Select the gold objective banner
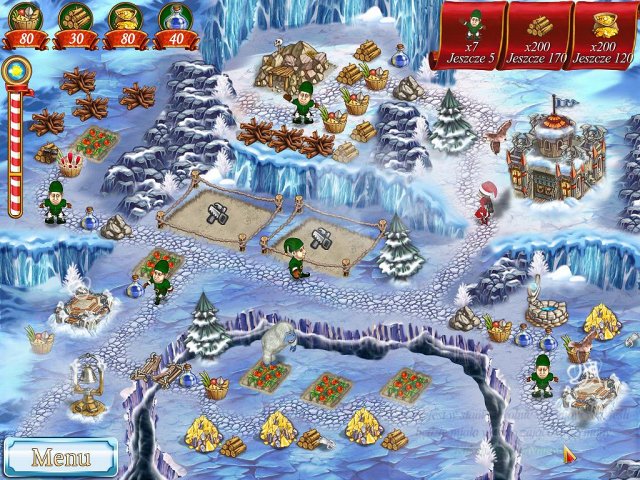The width and height of the screenshot is (640, 480). (x=603, y=35)
